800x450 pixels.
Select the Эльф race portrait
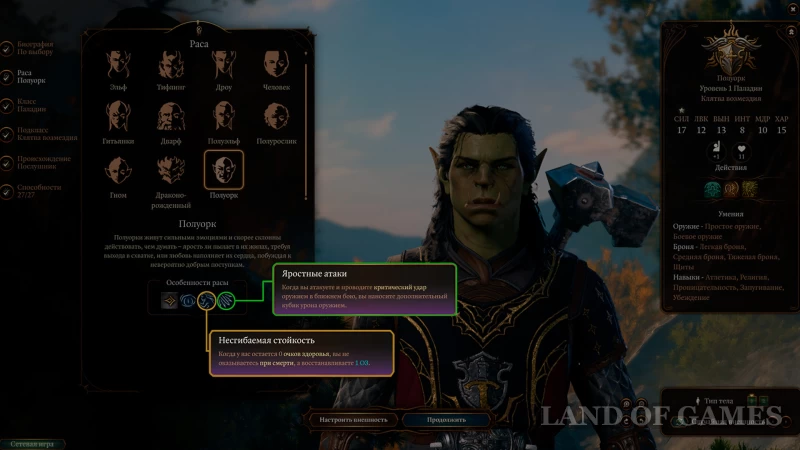pyautogui.click(x=118, y=66)
